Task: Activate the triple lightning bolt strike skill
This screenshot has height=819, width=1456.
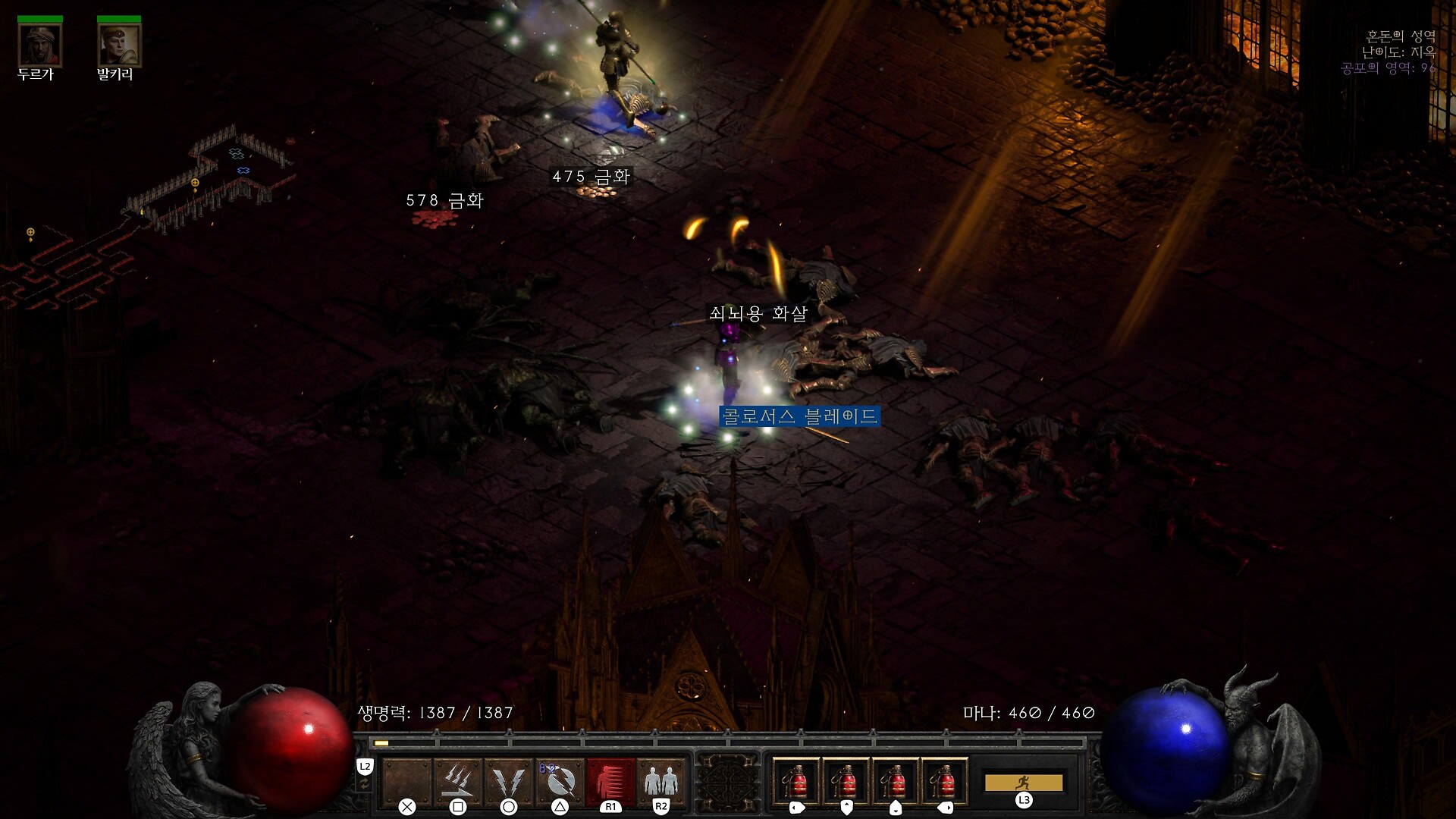Action: [x=457, y=780]
